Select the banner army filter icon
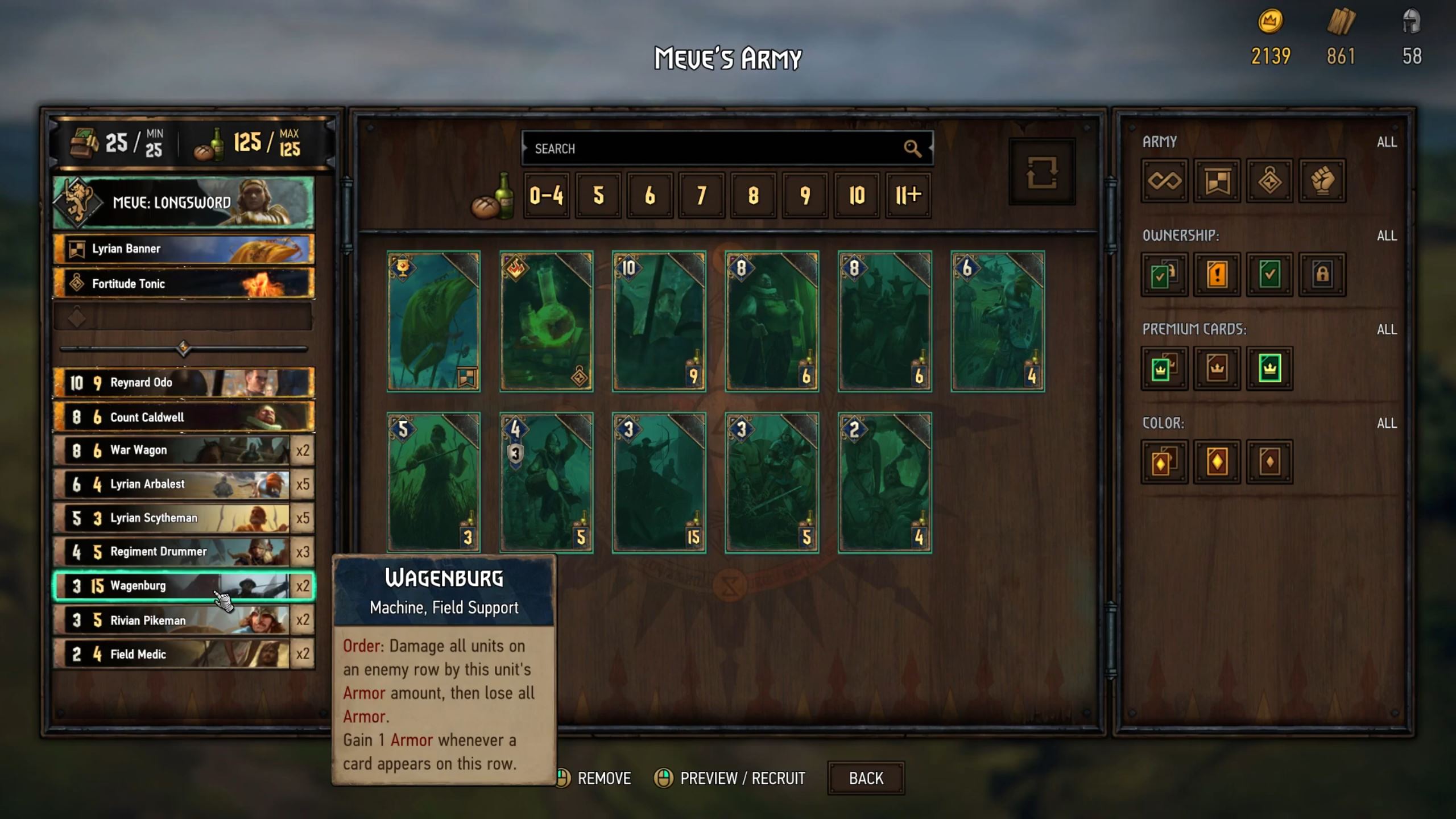 (1217, 181)
